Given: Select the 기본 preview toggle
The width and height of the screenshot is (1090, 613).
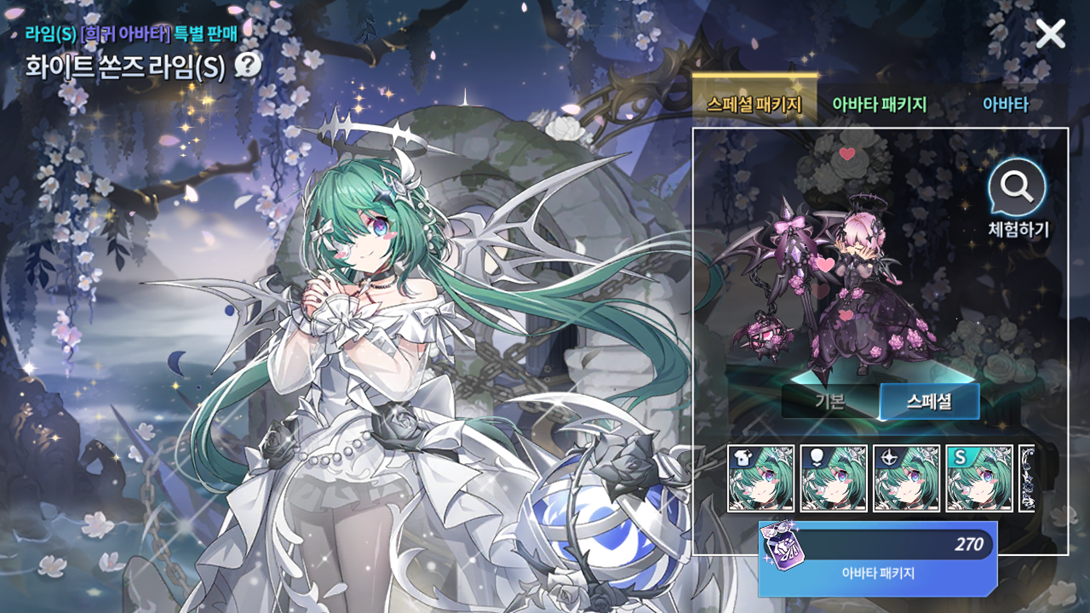Looking at the screenshot, I should coord(830,402).
